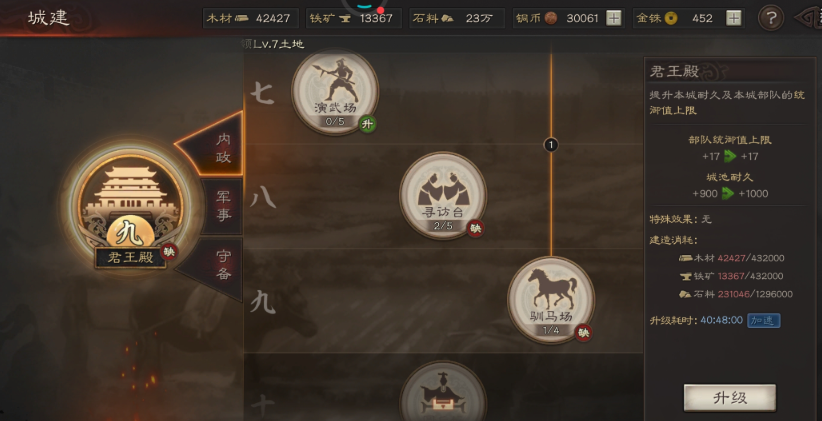Select the 守备 tab
The image size is (822, 421).
tap(223, 264)
